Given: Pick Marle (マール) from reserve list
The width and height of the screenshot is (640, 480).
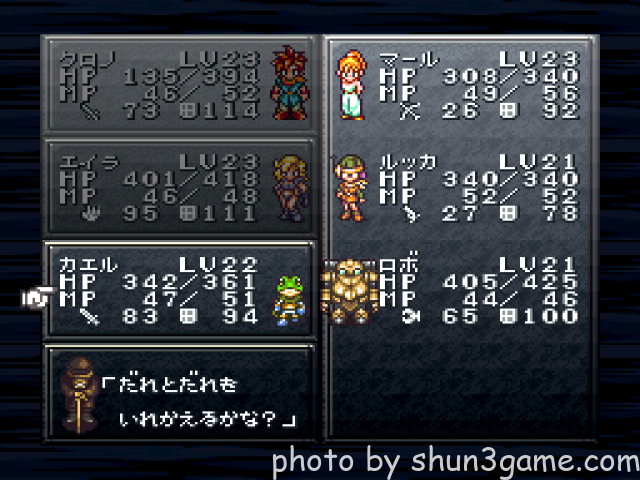Looking at the screenshot, I should click(460, 84).
